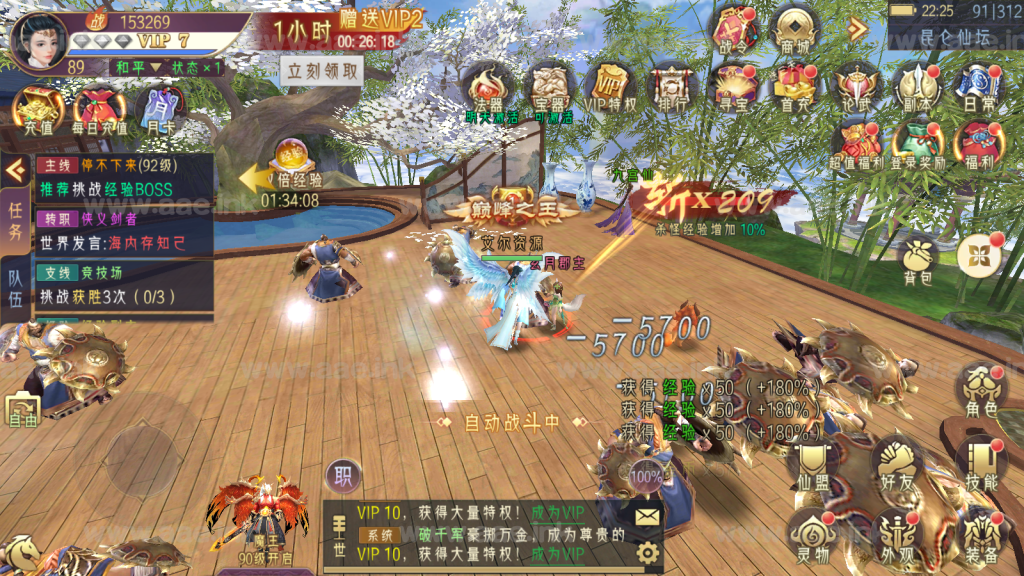Open the 战令 battle pass icon
1024x576 pixels.
pyautogui.click(x=735, y=29)
